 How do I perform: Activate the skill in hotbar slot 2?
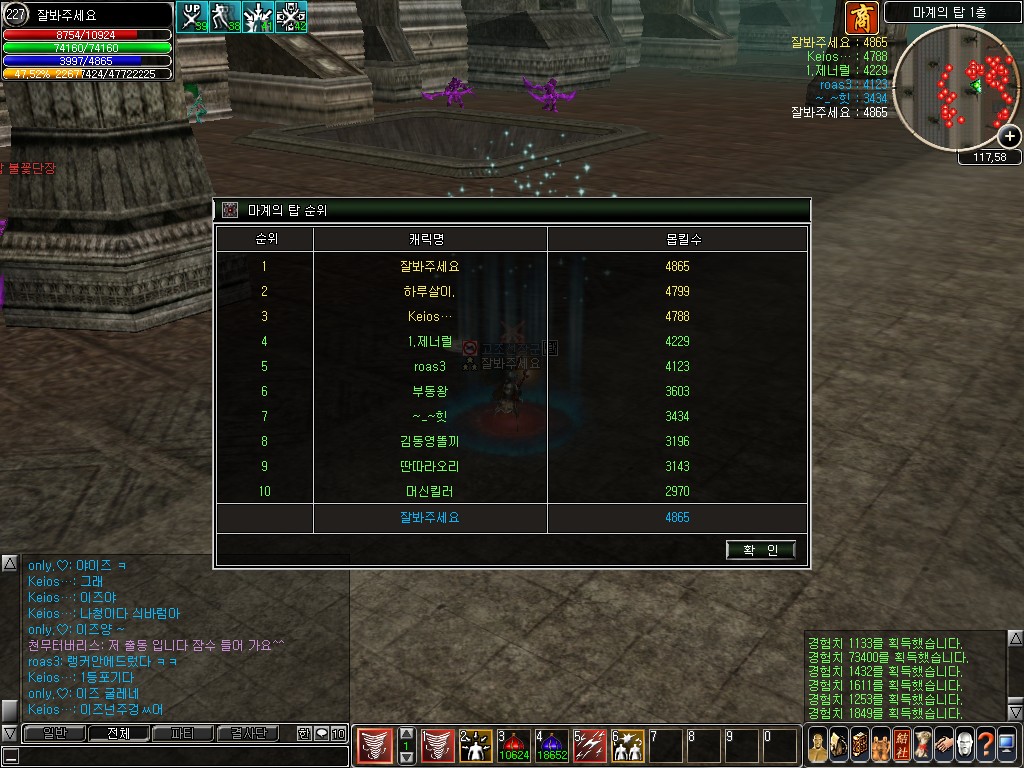(x=476, y=746)
